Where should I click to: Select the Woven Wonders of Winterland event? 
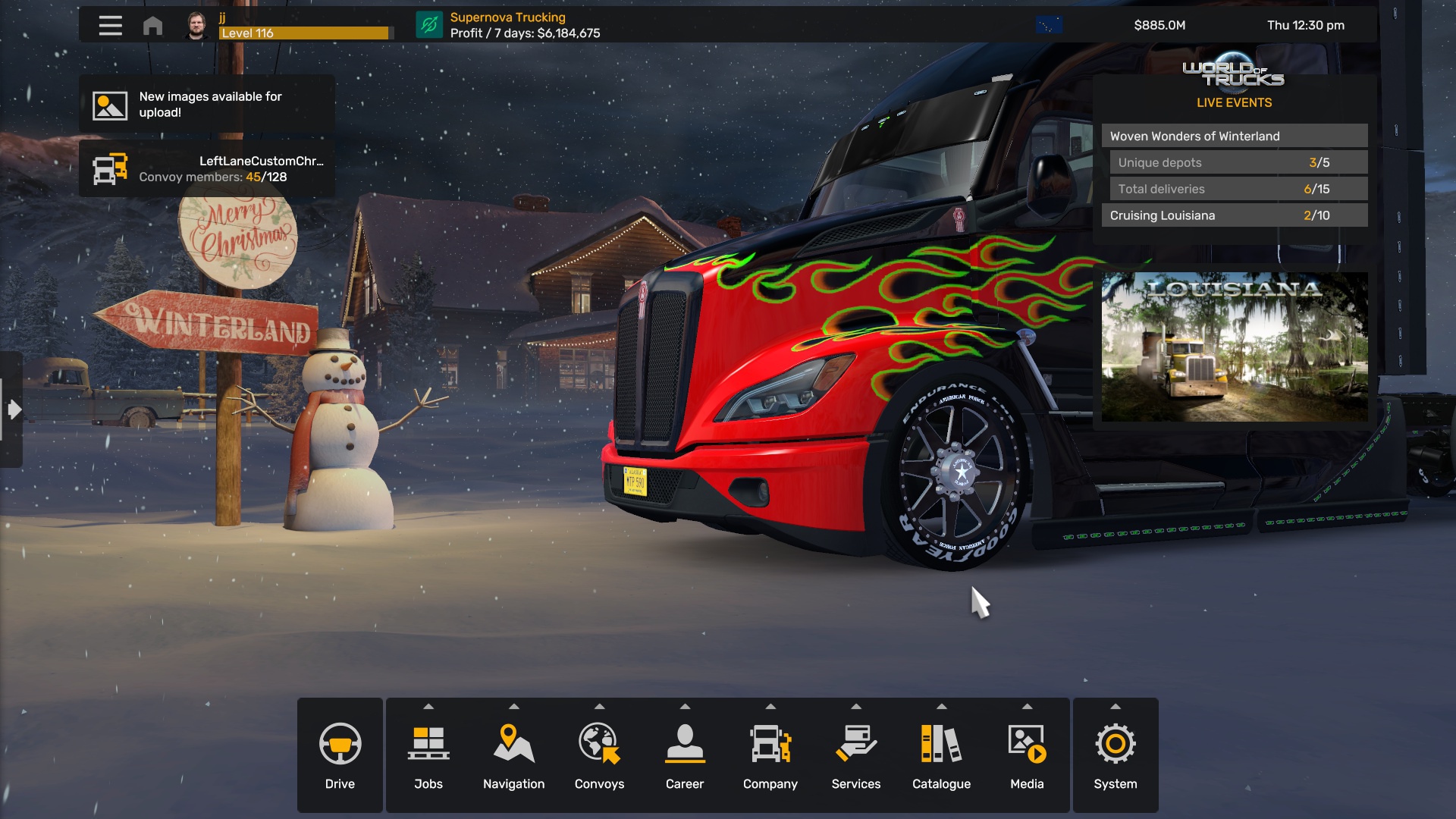pos(1234,136)
